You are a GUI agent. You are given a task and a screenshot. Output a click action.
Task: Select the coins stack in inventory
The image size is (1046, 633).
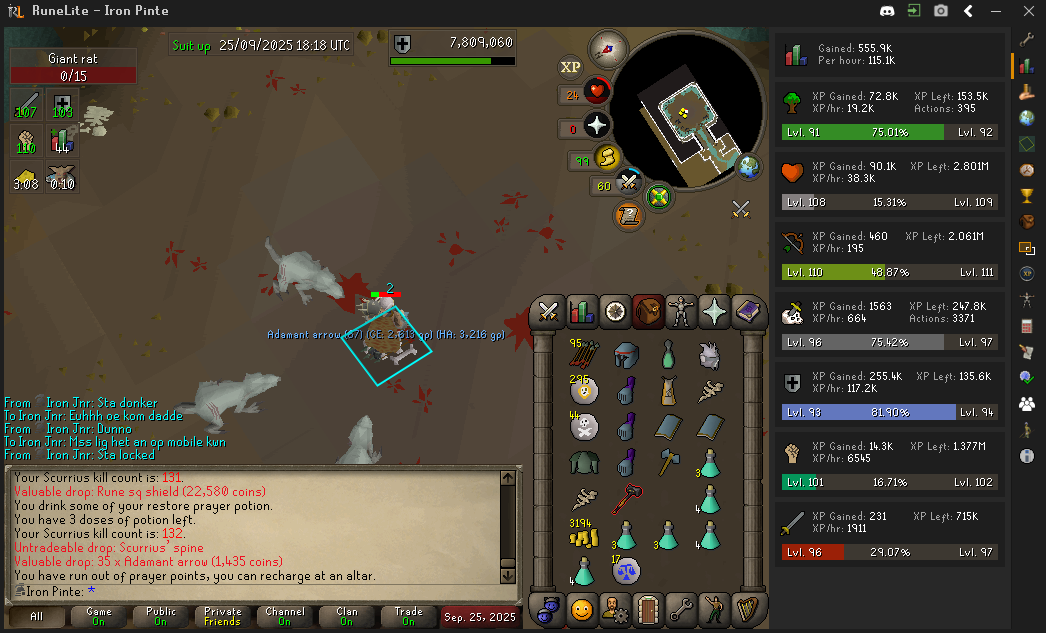pyautogui.click(x=583, y=537)
